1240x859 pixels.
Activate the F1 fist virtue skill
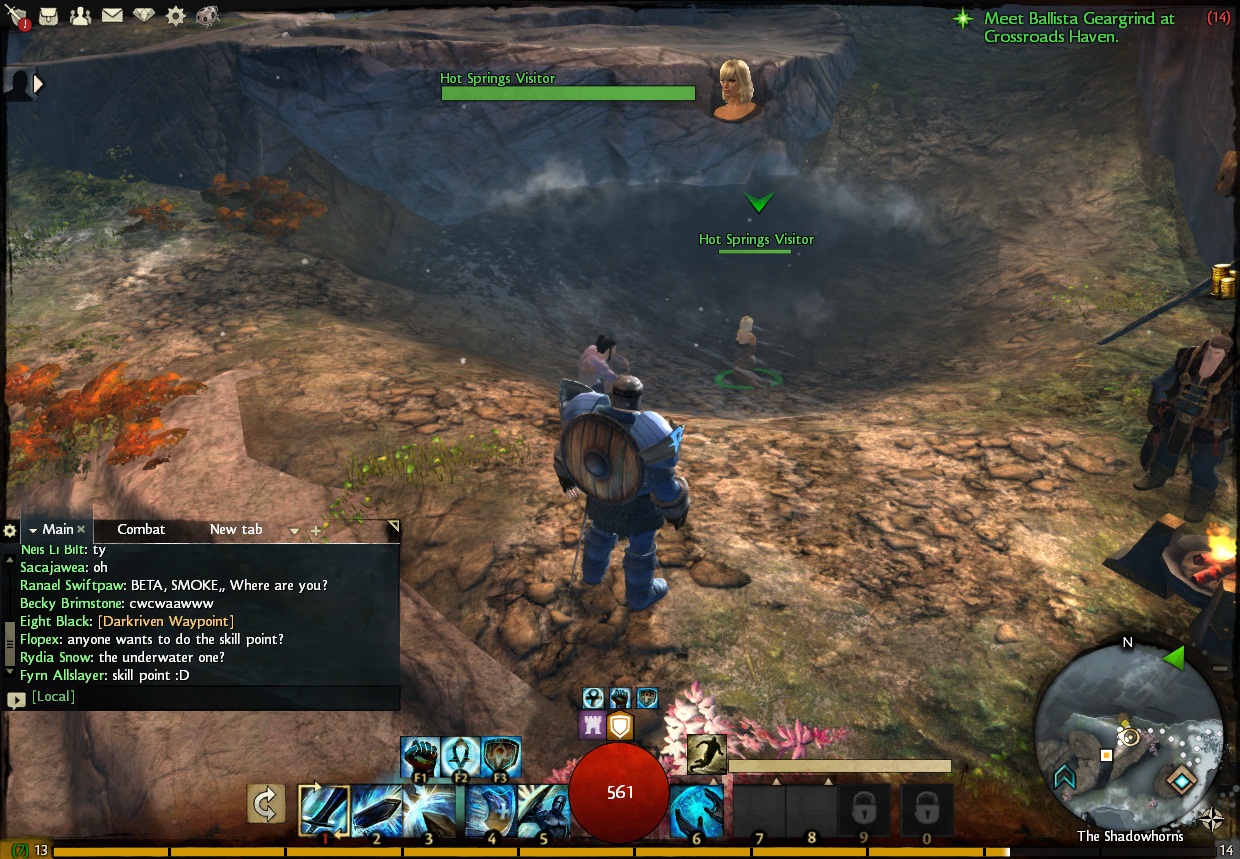click(x=421, y=757)
